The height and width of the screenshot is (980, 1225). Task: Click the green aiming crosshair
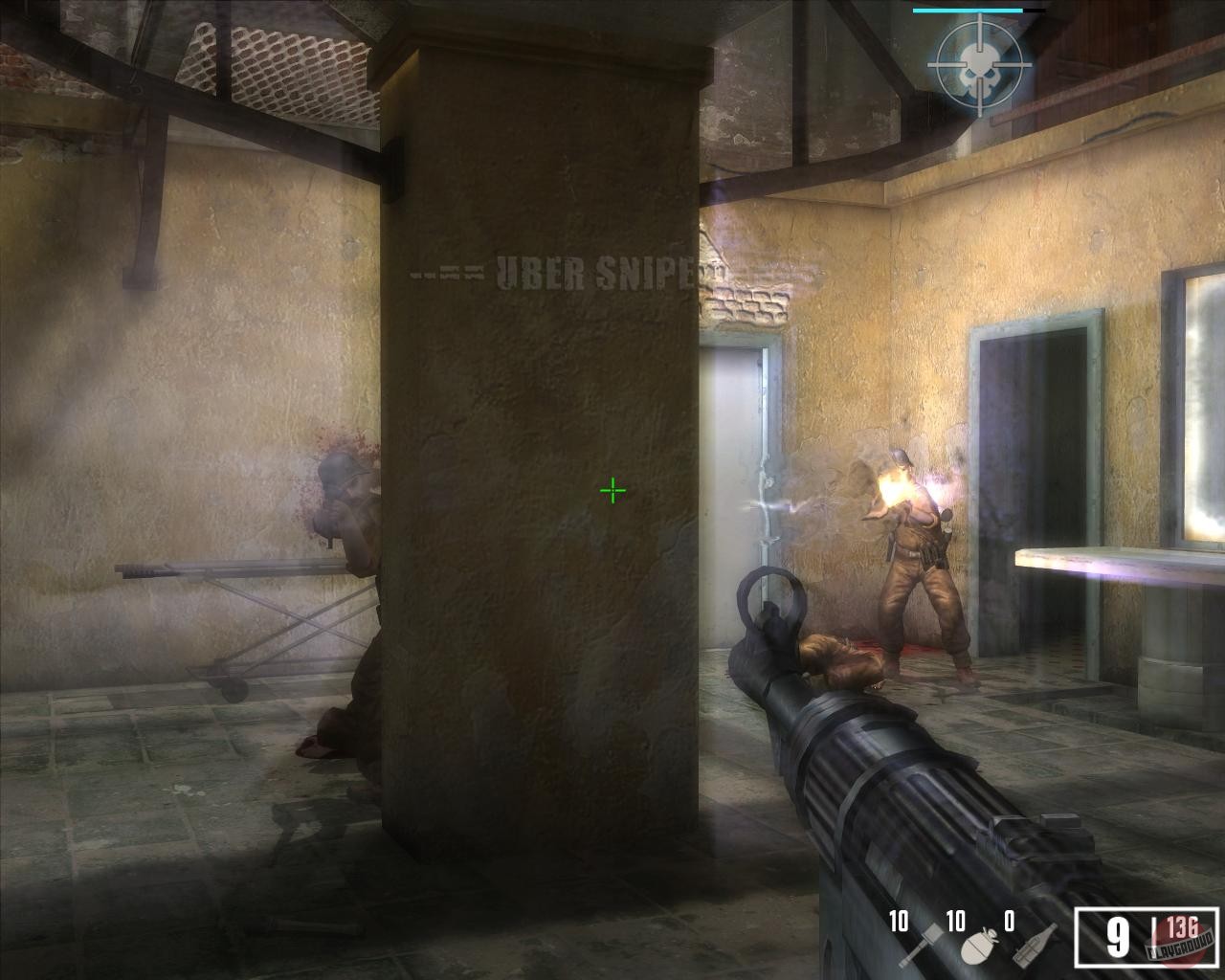coord(612,489)
